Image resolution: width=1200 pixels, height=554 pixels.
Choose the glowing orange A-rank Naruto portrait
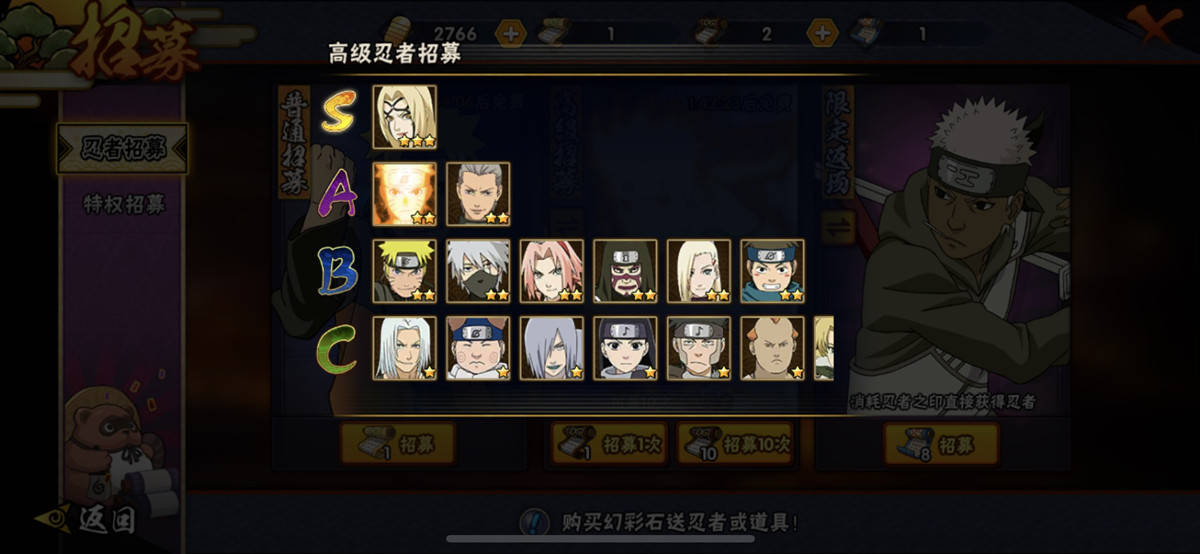tap(404, 194)
